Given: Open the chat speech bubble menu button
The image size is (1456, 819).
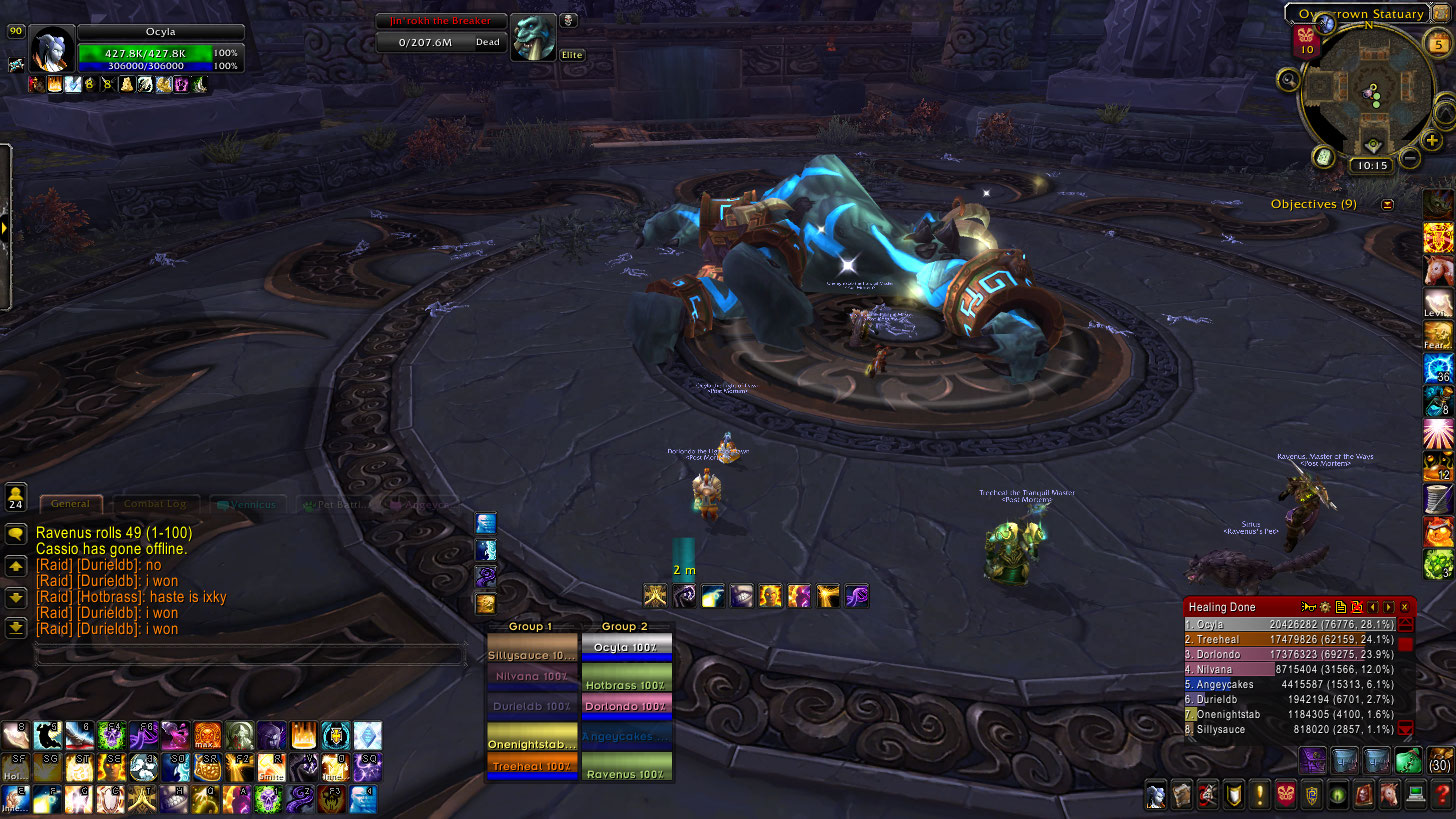Looking at the screenshot, I should 15,534.
